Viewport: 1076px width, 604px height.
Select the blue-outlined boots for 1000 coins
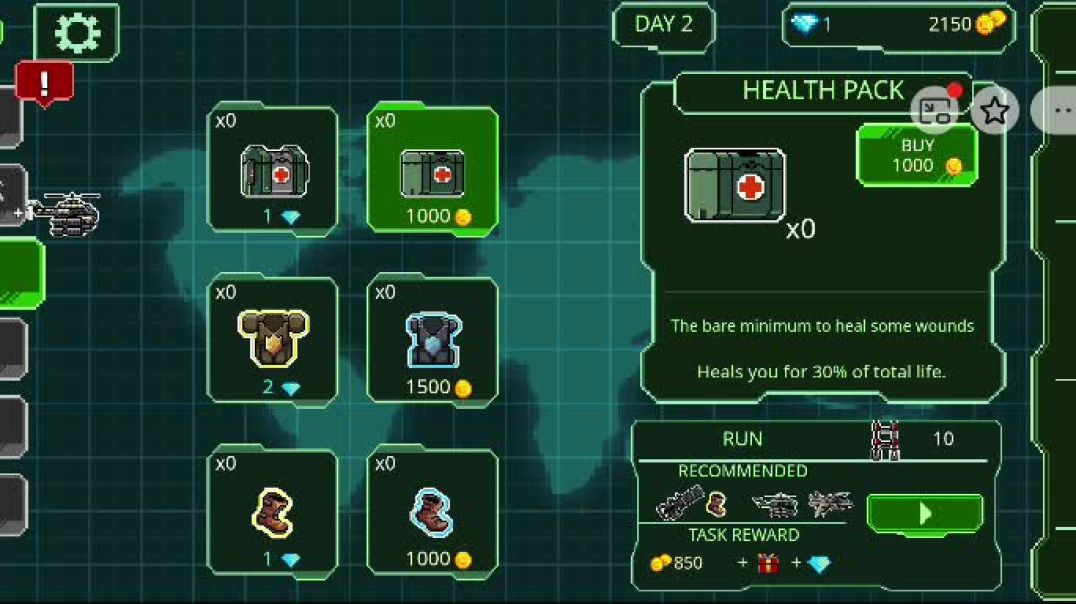(x=432, y=514)
